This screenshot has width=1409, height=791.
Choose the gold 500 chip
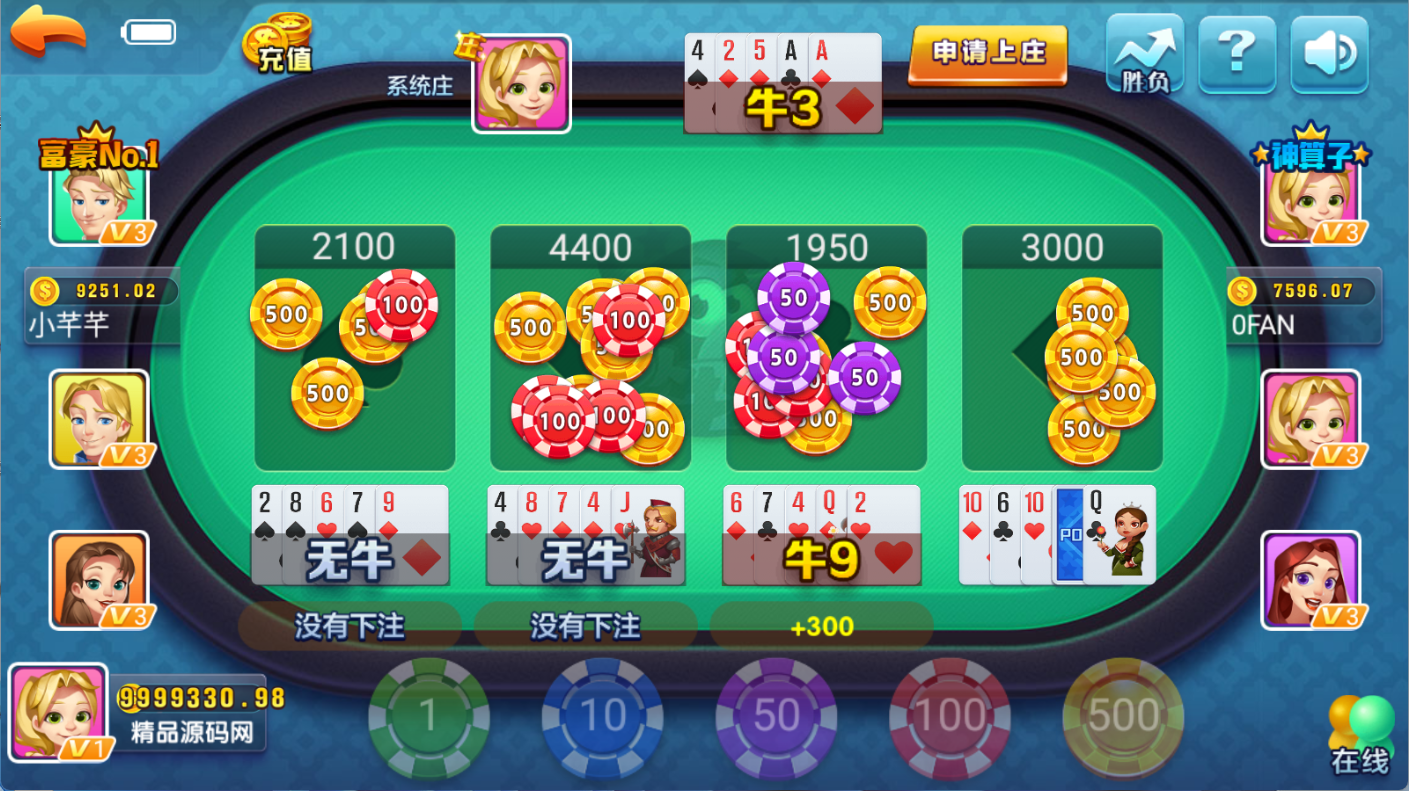1122,716
